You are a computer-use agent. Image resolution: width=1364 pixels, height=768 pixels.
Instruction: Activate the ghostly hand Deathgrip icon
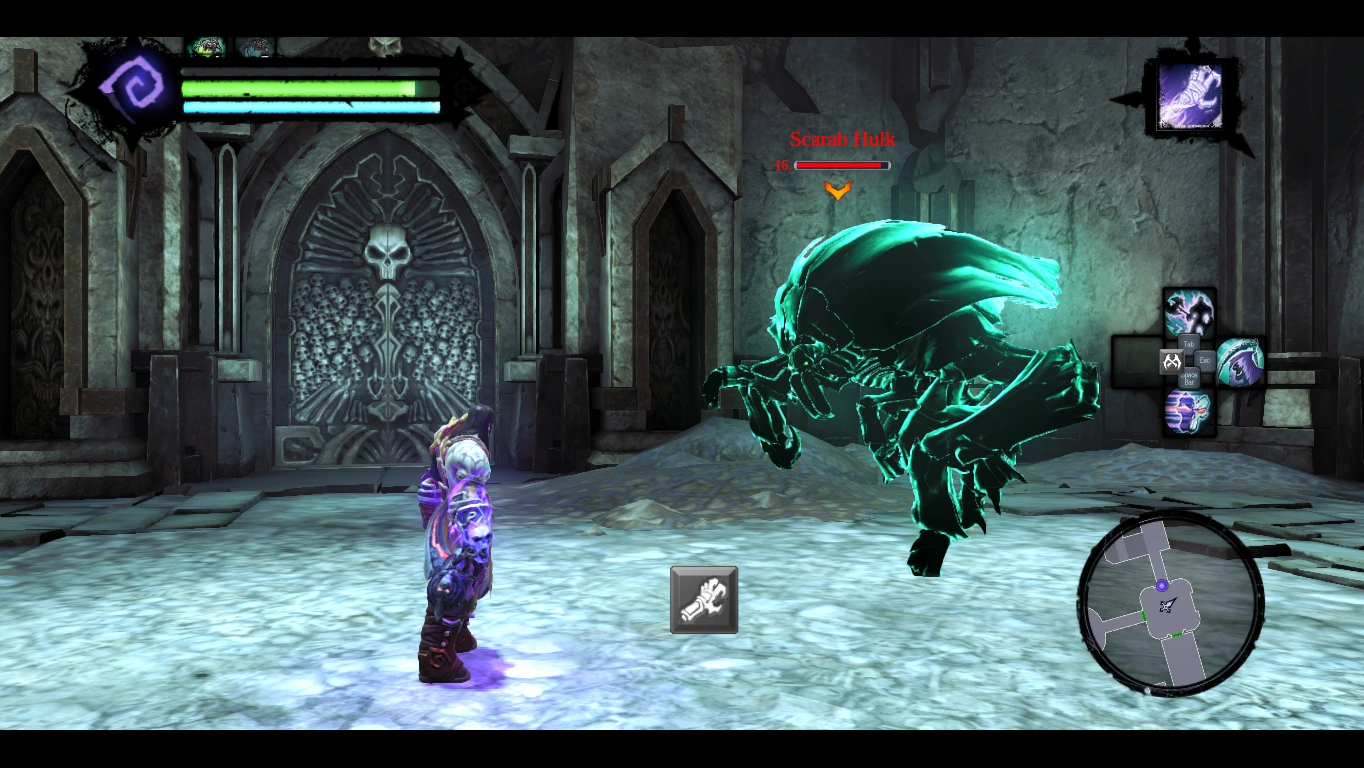[x=1189, y=97]
